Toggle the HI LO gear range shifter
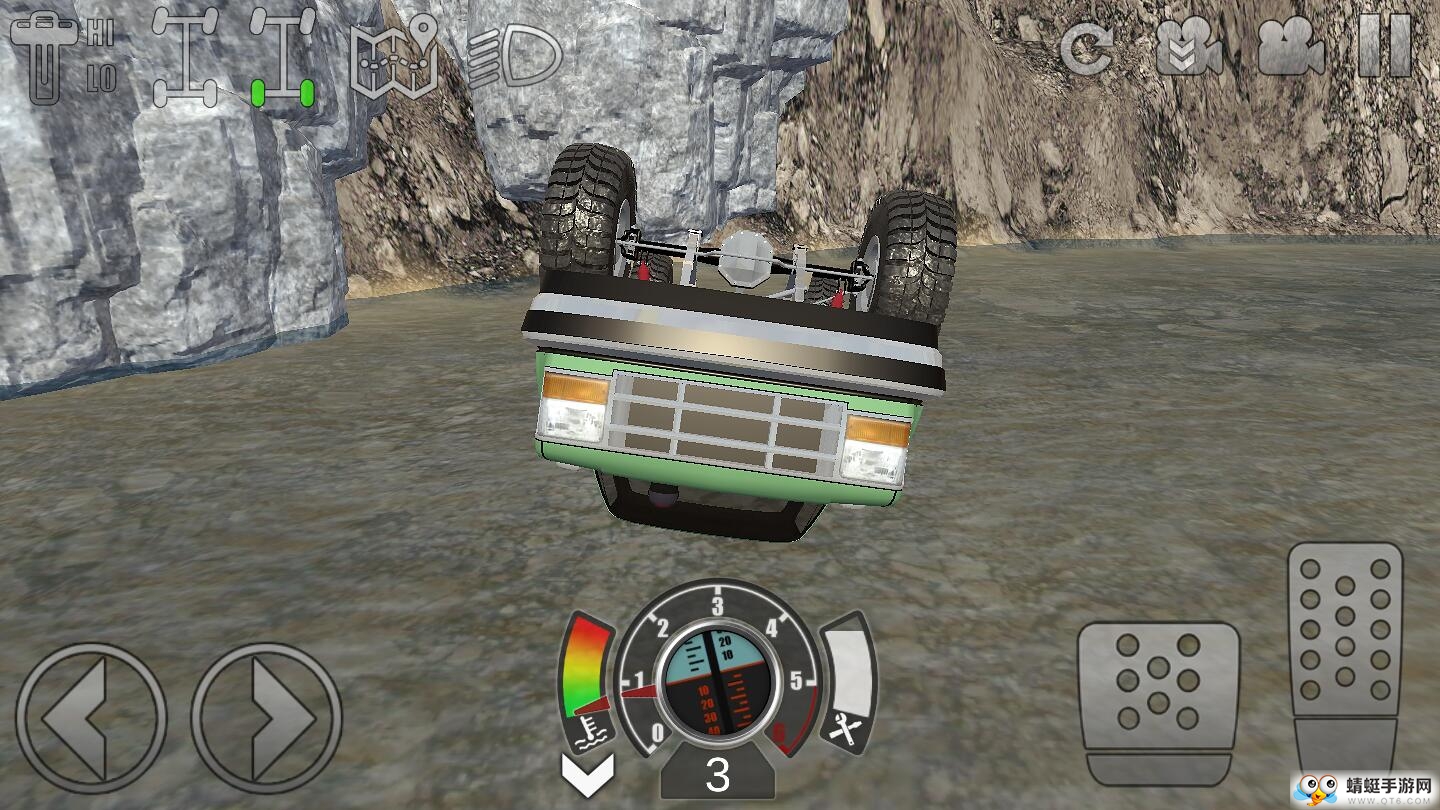This screenshot has height=810, width=1440. [x=62, y=58]
